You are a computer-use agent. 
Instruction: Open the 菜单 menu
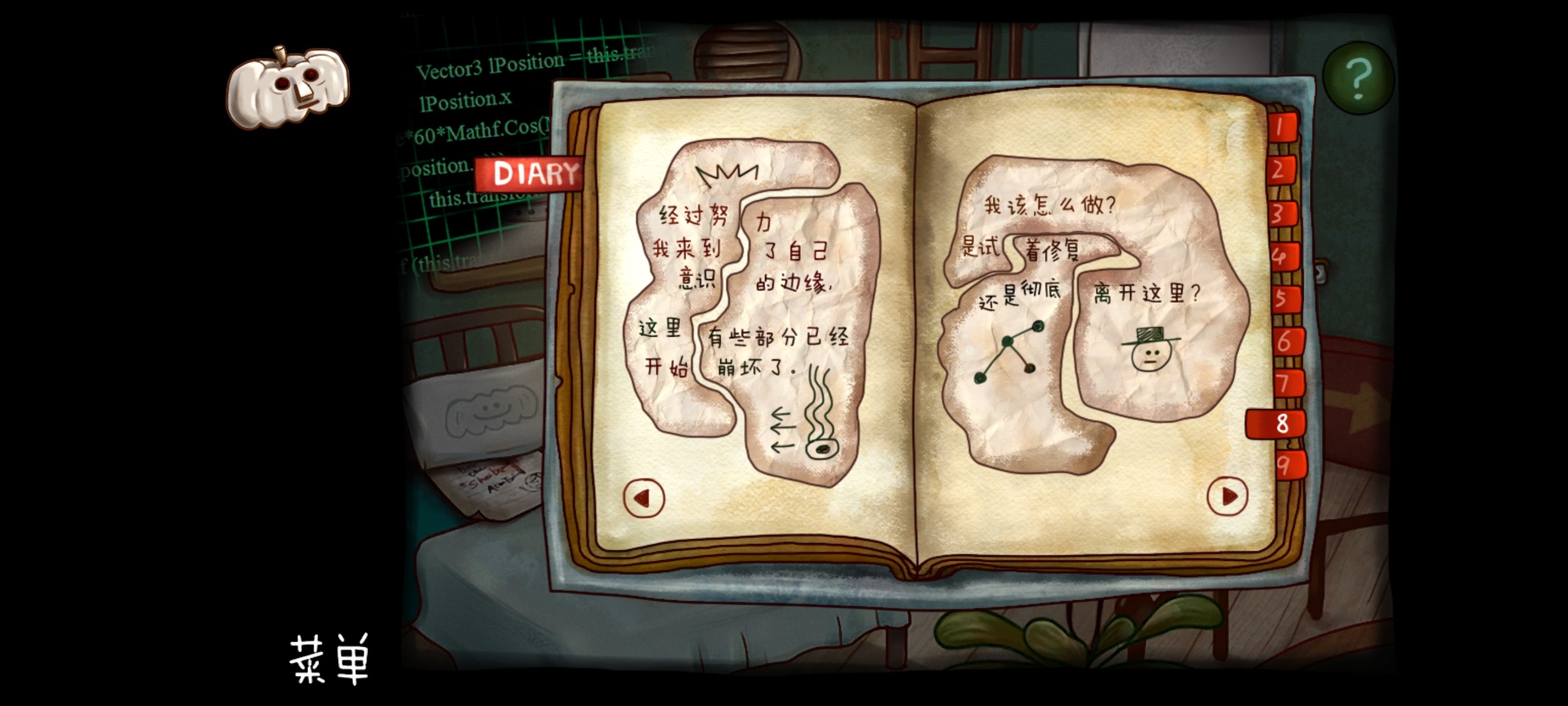click(329, 659)
